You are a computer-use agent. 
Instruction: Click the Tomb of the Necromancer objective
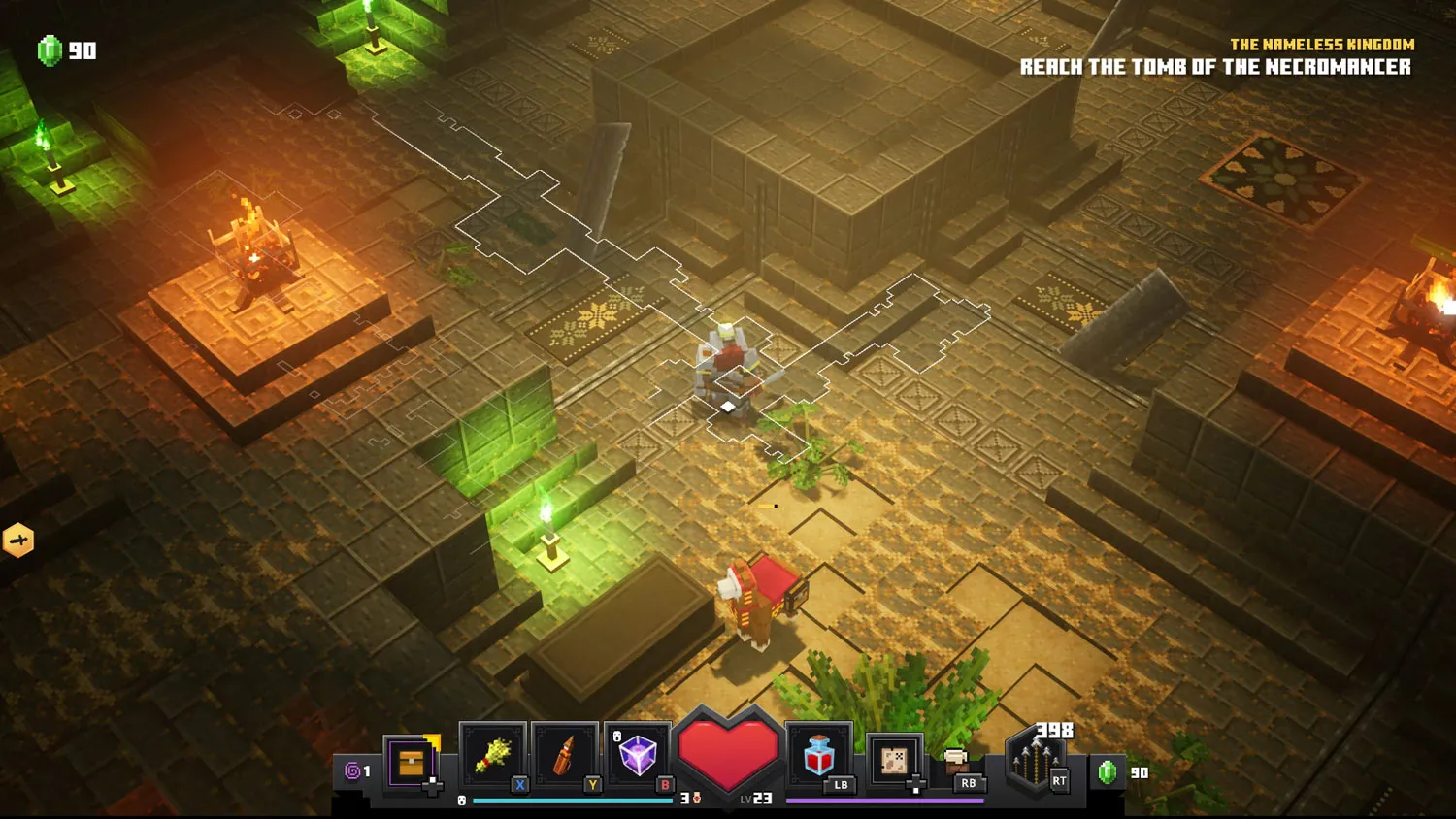pos(1214,67)
